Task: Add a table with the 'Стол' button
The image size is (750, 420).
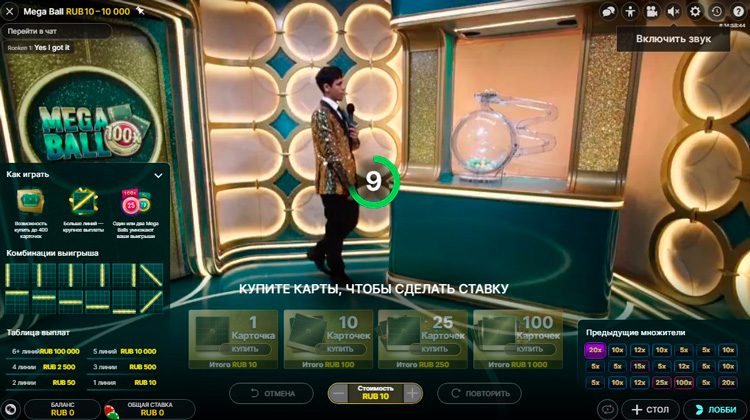Action: [x=650, y=409]
